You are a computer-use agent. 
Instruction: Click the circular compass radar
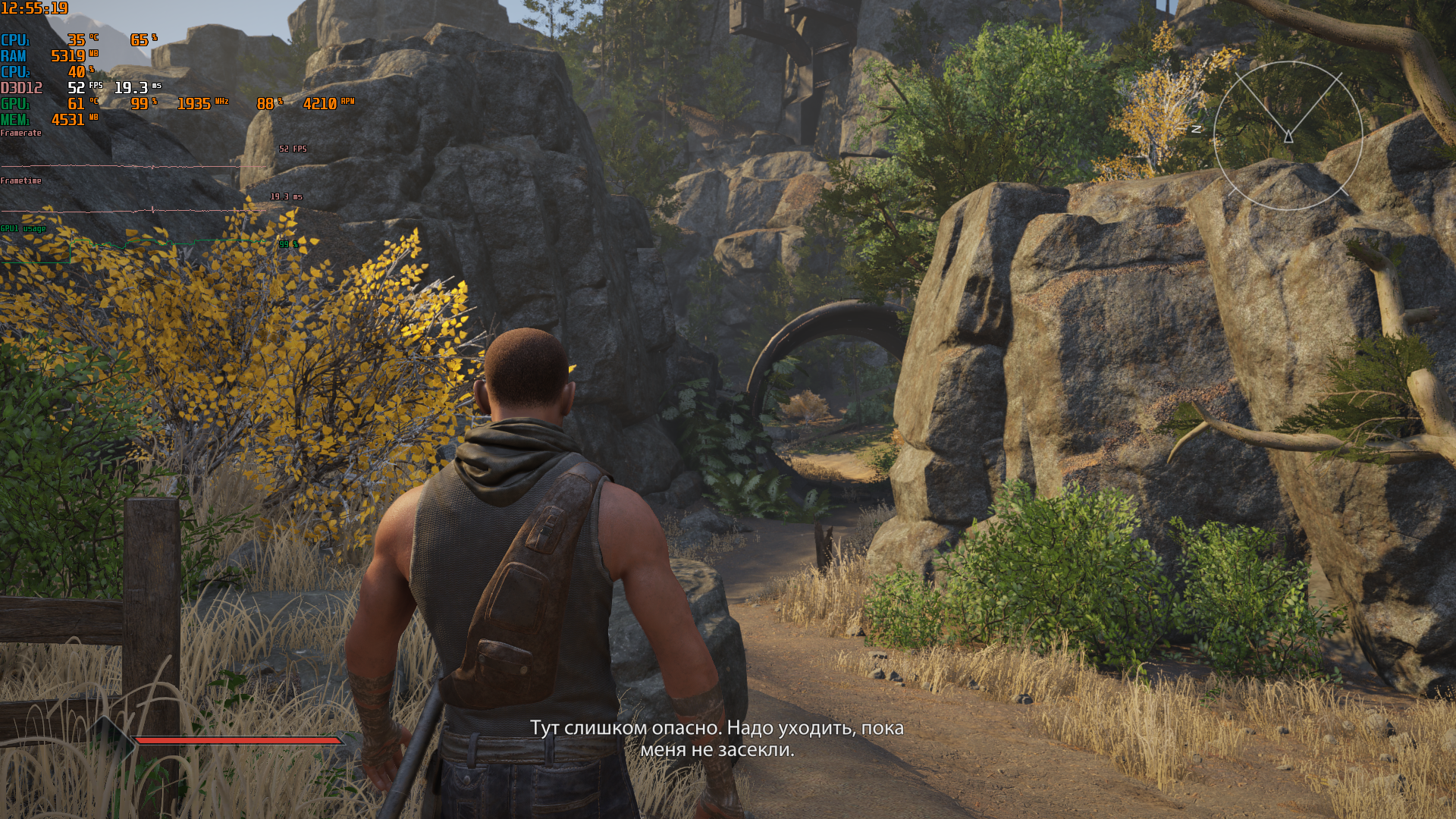(1288, 136)
